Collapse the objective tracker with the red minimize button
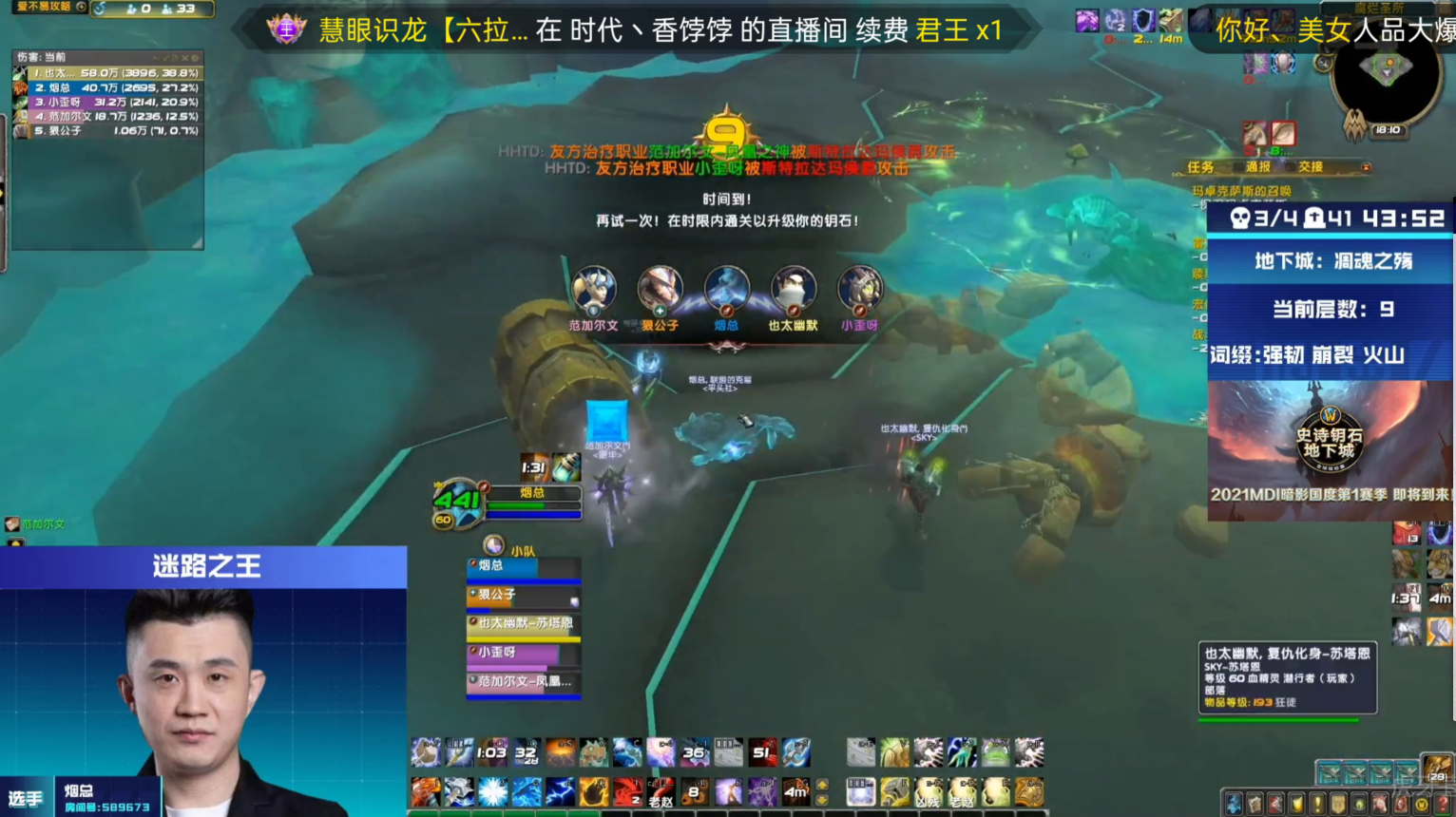 (x=1367, y=167)
